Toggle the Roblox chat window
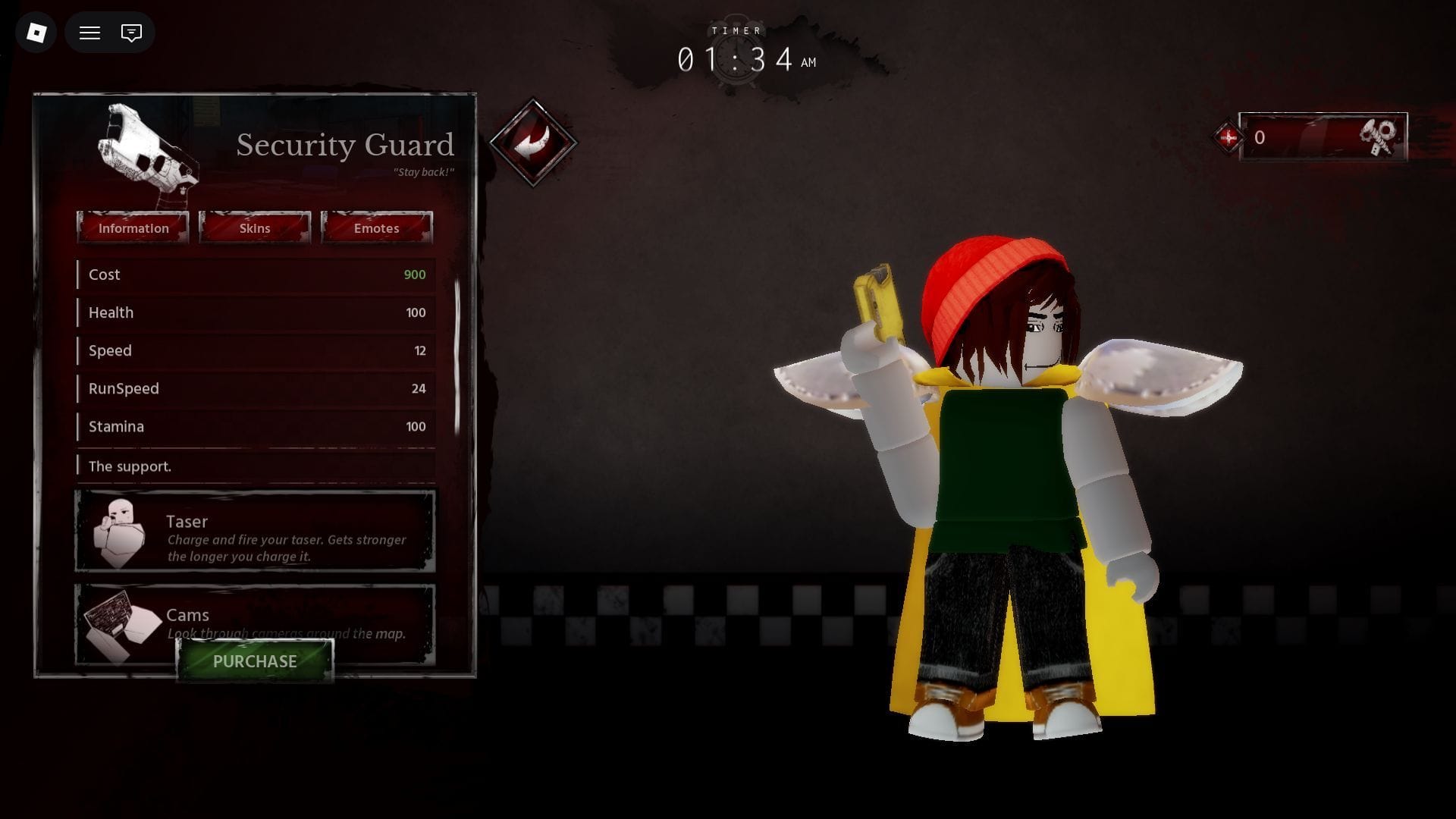 [x=131, y=33]
